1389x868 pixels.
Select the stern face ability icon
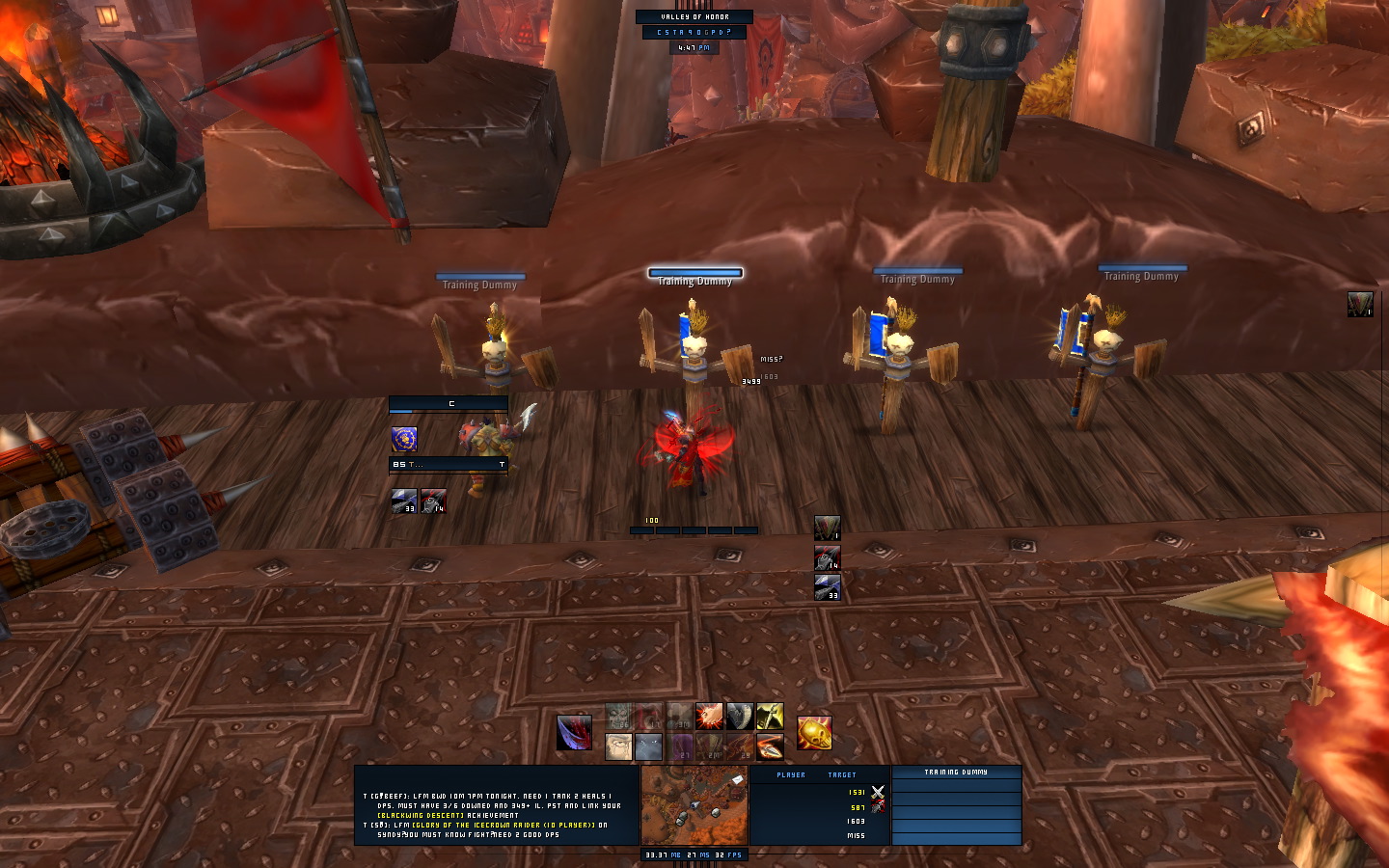pos(618,746)
